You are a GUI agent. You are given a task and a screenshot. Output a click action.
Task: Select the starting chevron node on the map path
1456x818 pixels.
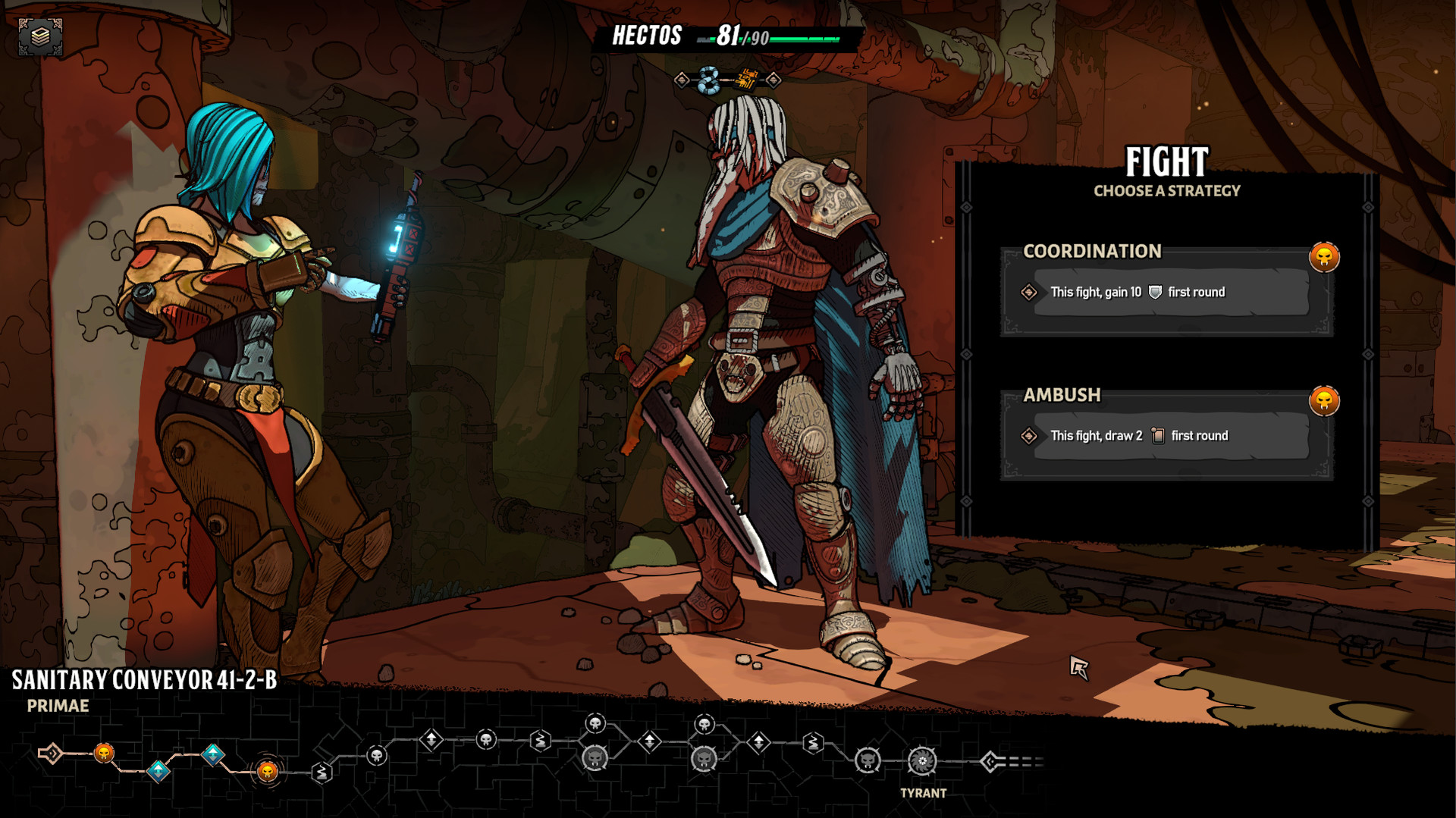[51, 754]
